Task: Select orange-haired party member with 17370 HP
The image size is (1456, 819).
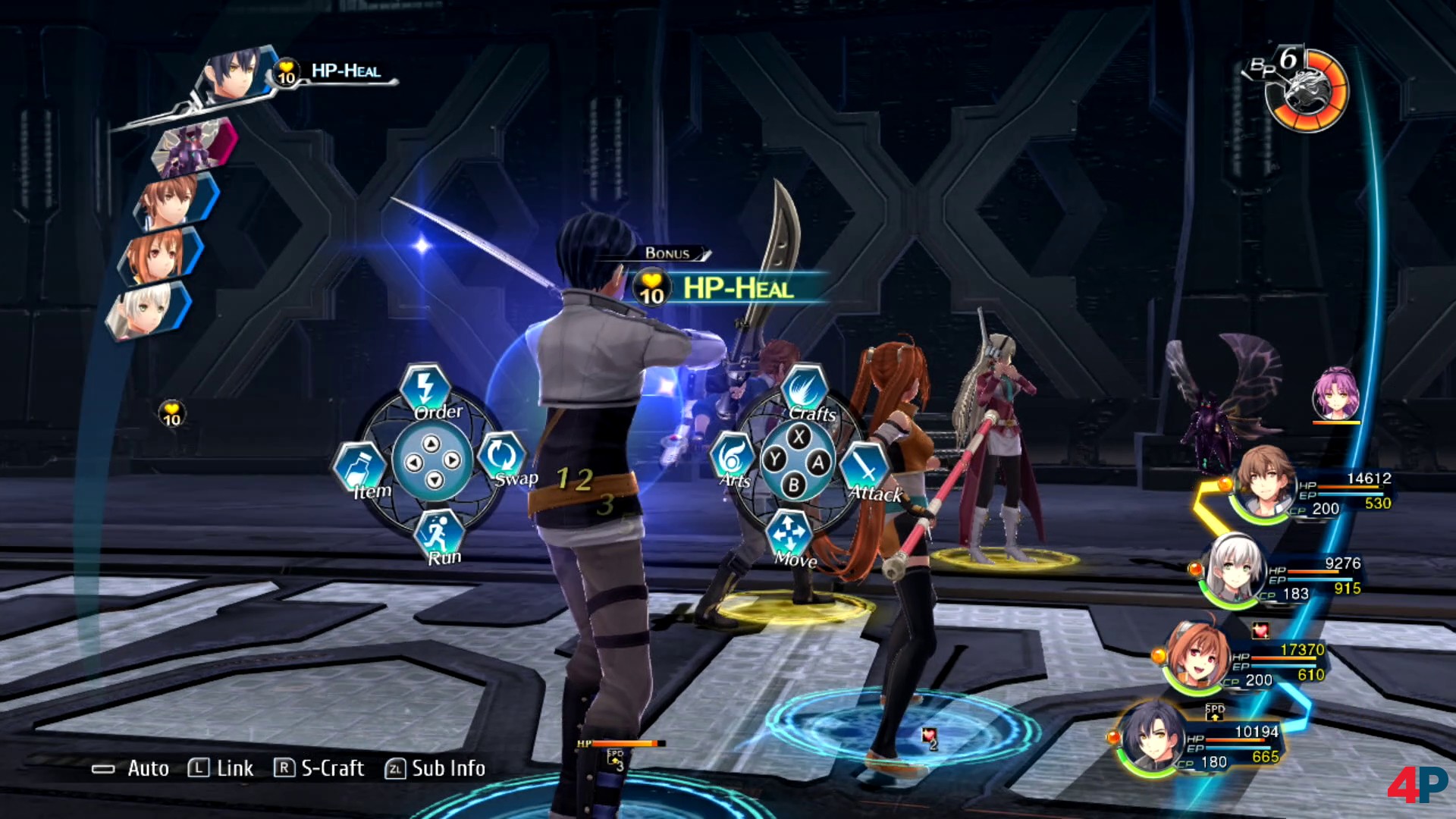Action: click(1197, 656)
